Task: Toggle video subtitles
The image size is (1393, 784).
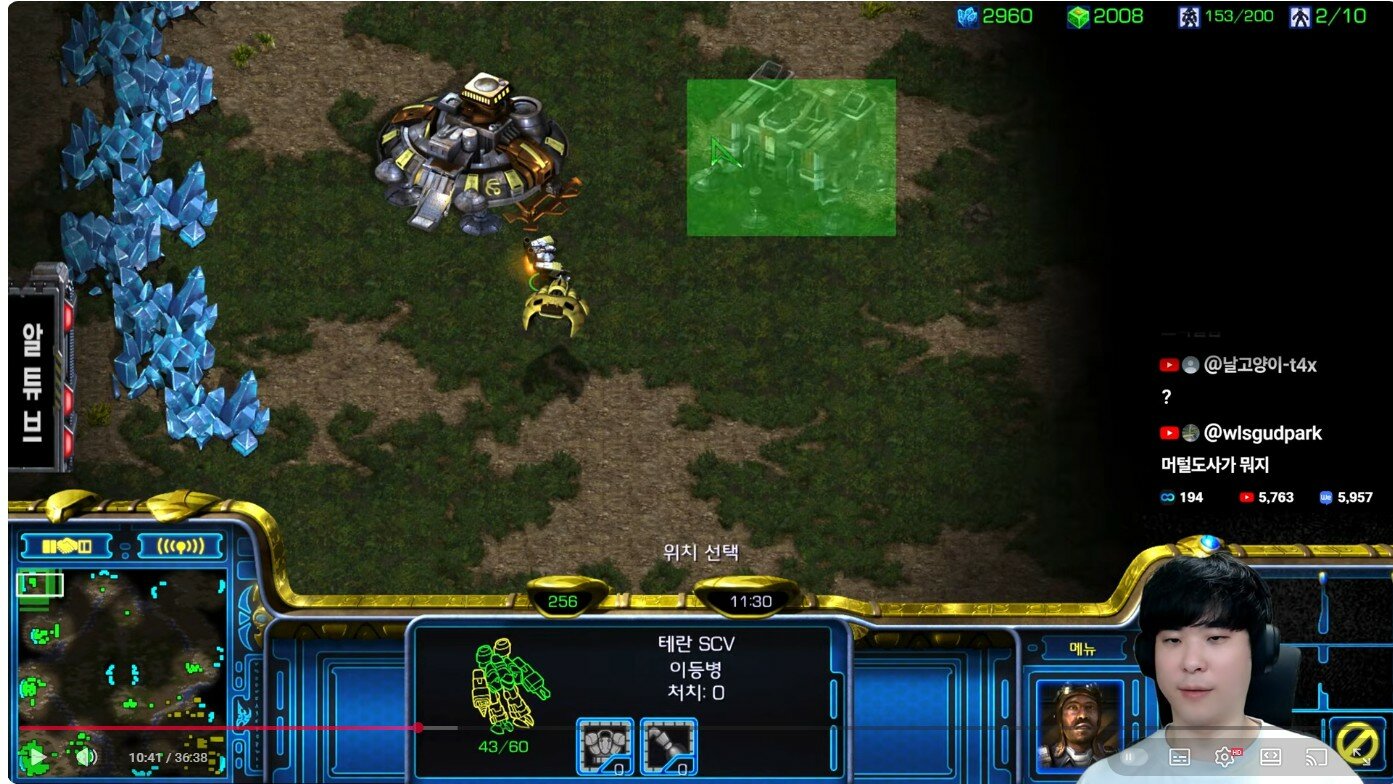Action: (x=1179, y=757)
